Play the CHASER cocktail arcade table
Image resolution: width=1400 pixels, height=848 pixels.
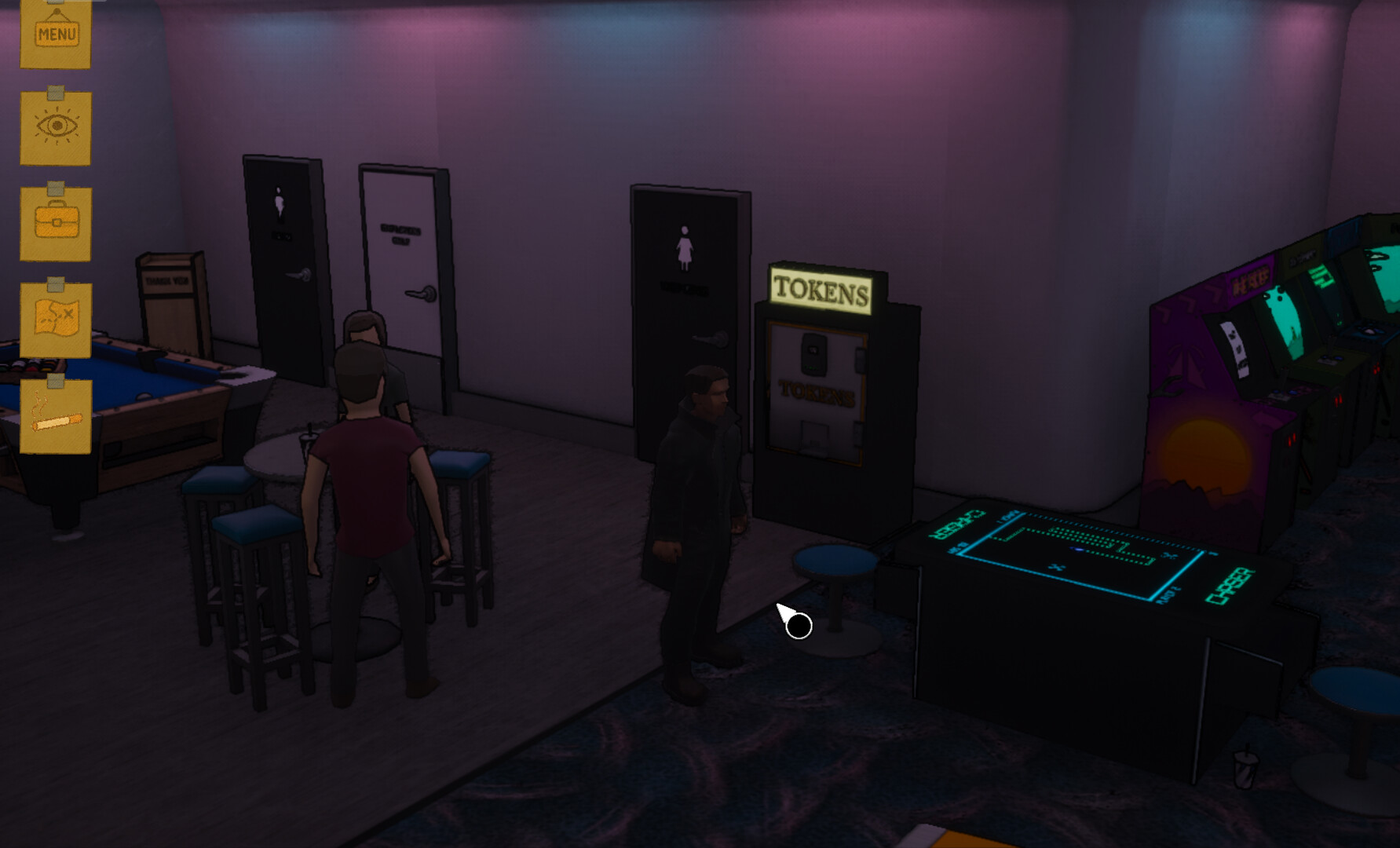(1084, 557)
